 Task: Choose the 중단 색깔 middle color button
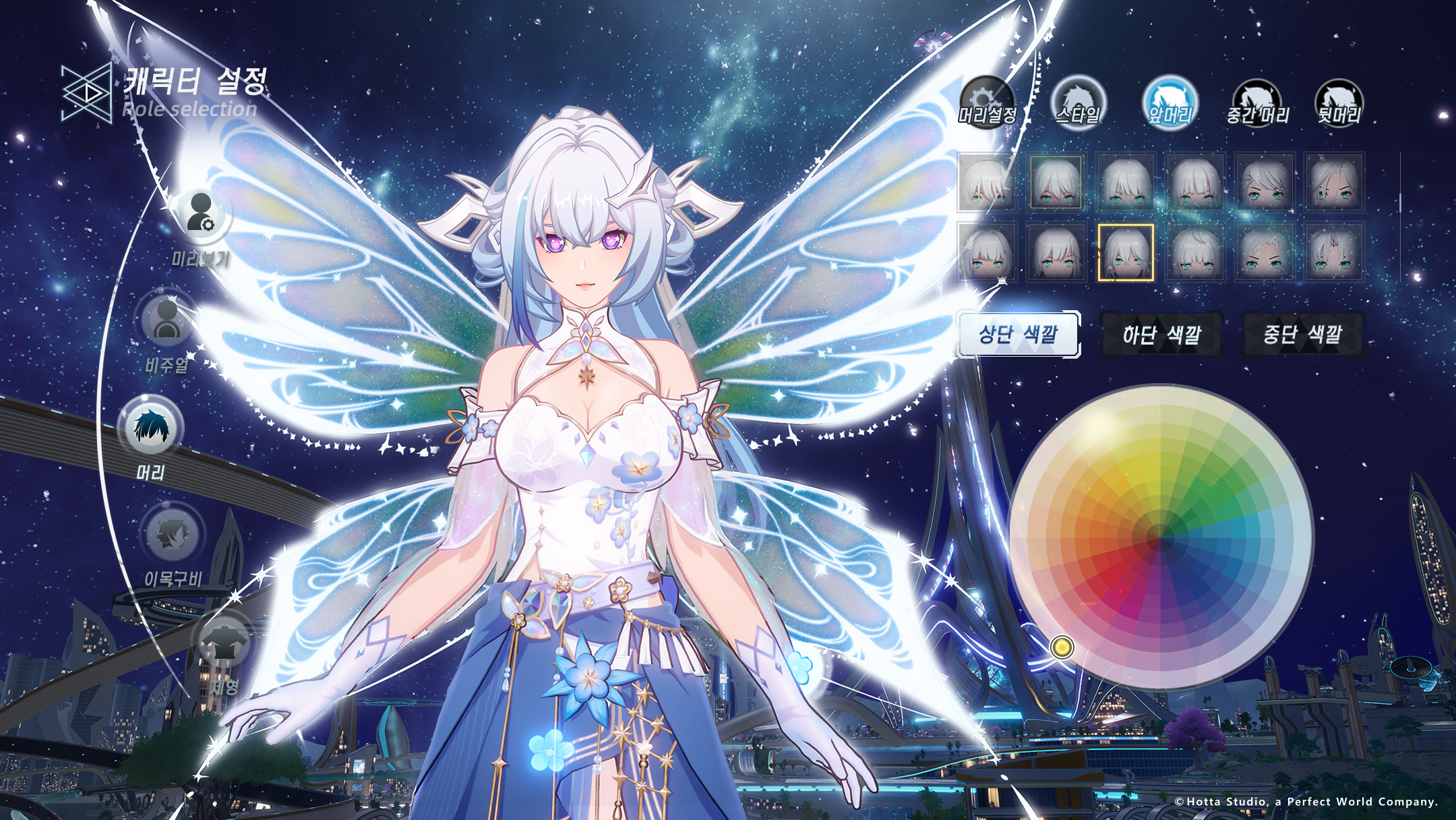click(1302, 334)
